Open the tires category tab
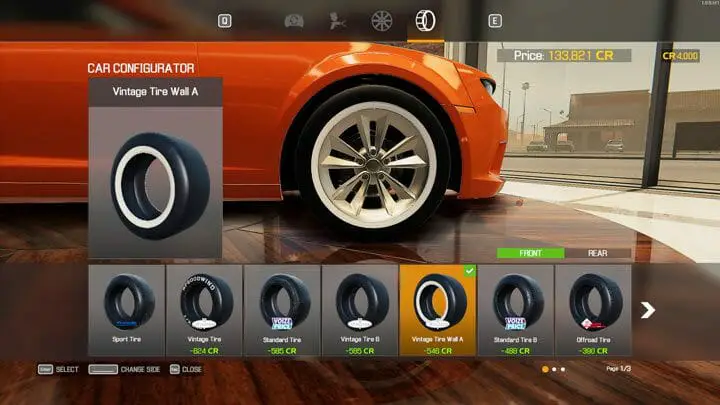 pos(422,20)
